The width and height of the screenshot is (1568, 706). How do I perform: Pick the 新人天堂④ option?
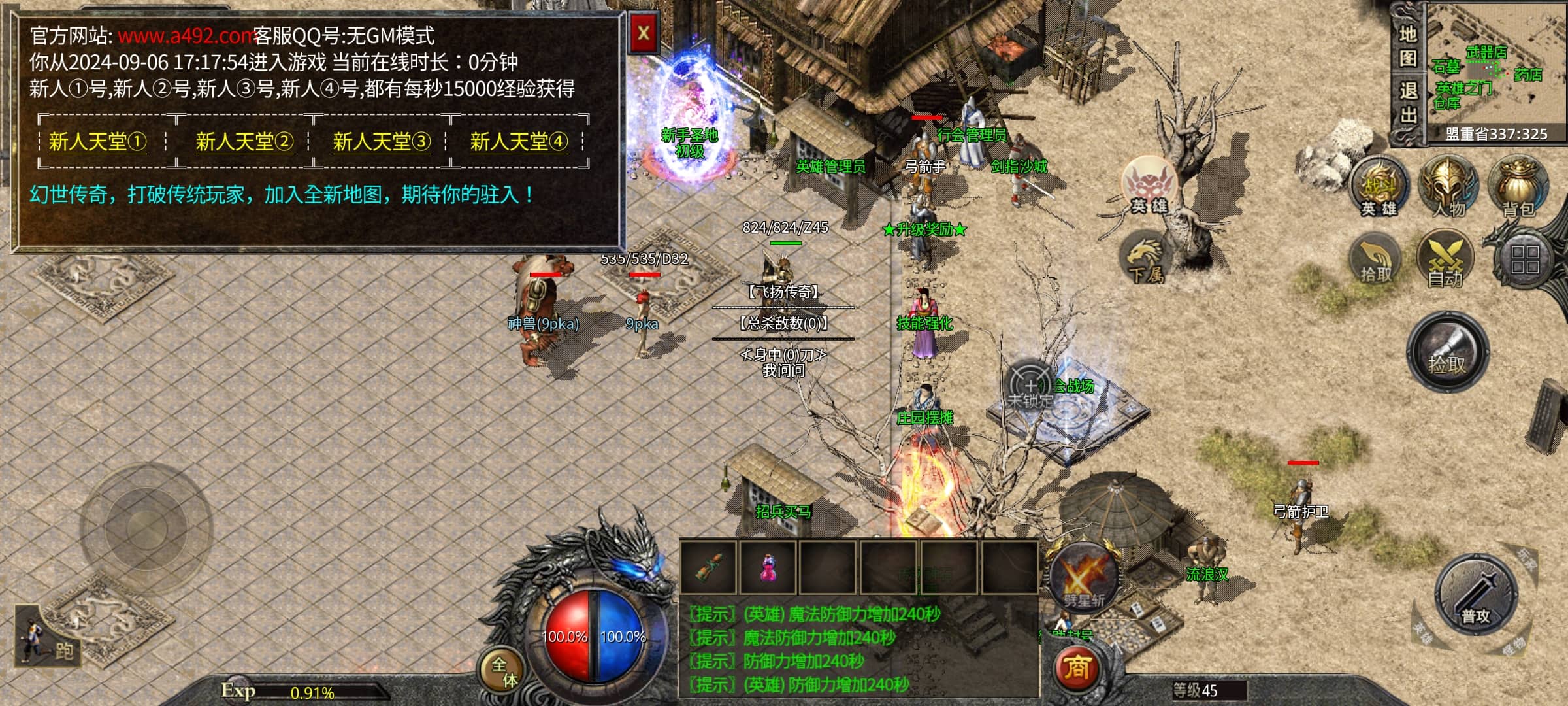(519, 141)
